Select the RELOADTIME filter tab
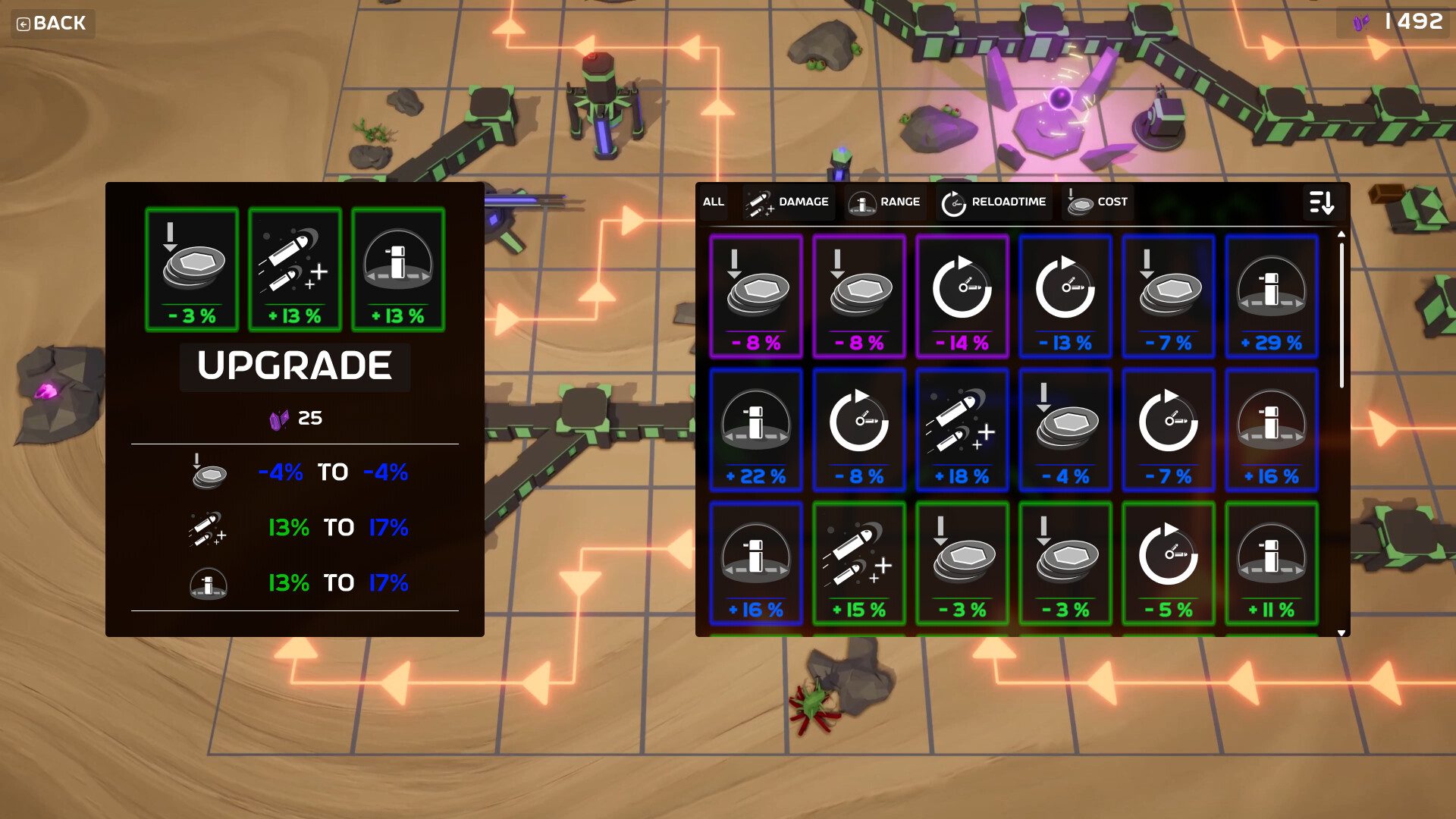The image size is (1456, 819). pos(994,202)
